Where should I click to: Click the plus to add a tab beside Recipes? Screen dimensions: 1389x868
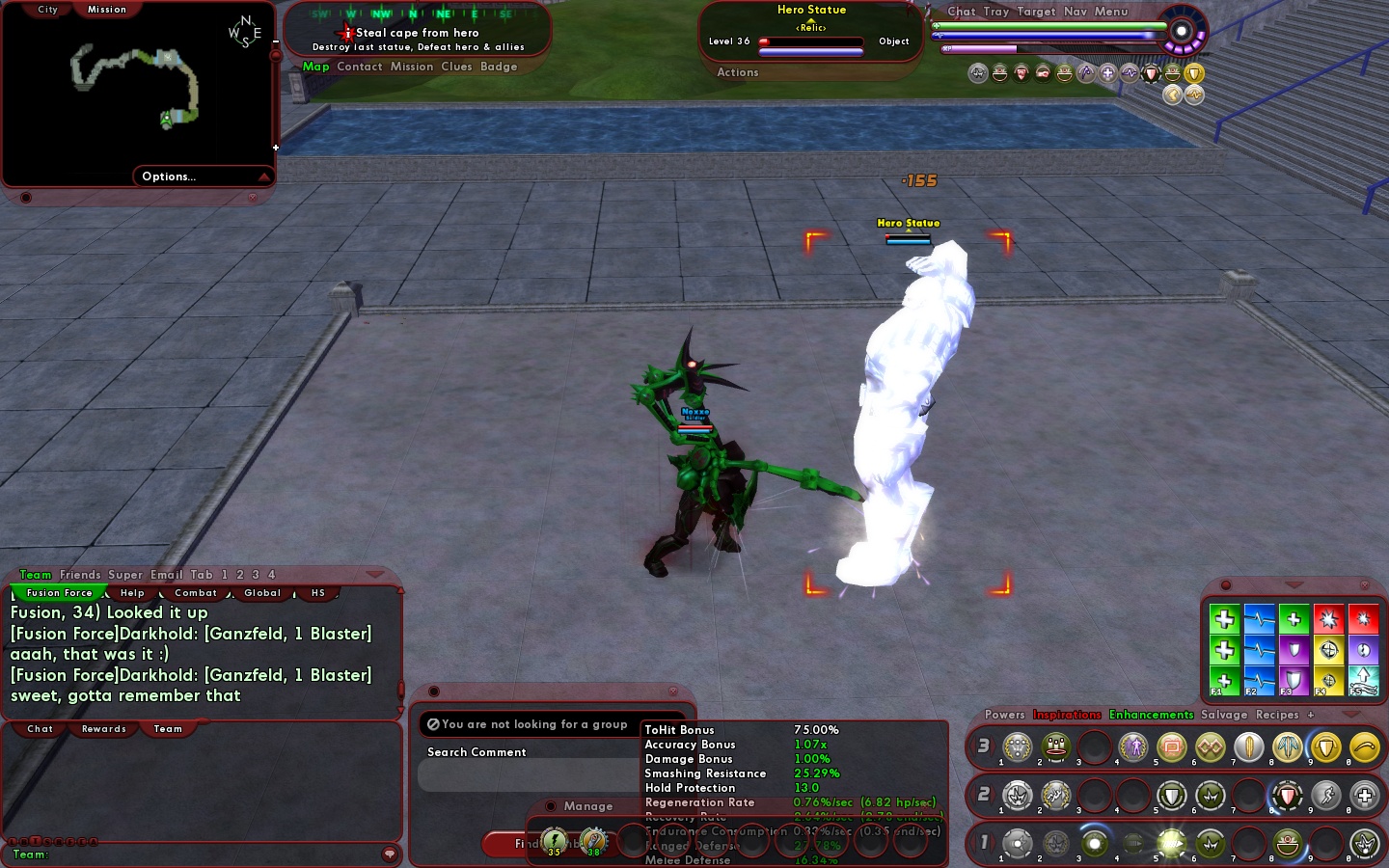[1310, 715]
